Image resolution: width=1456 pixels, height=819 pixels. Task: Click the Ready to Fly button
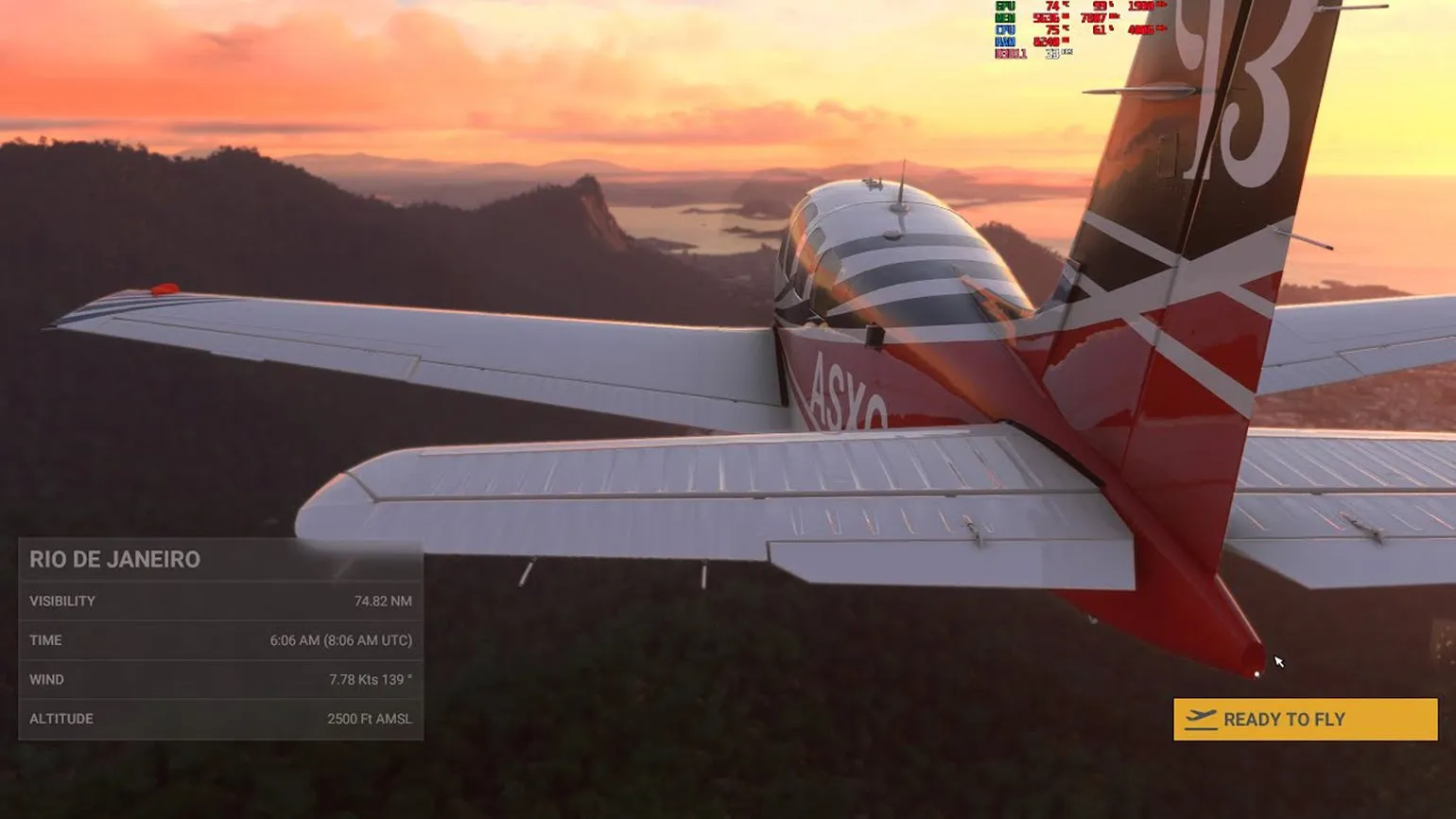(x=1305, y=720)
